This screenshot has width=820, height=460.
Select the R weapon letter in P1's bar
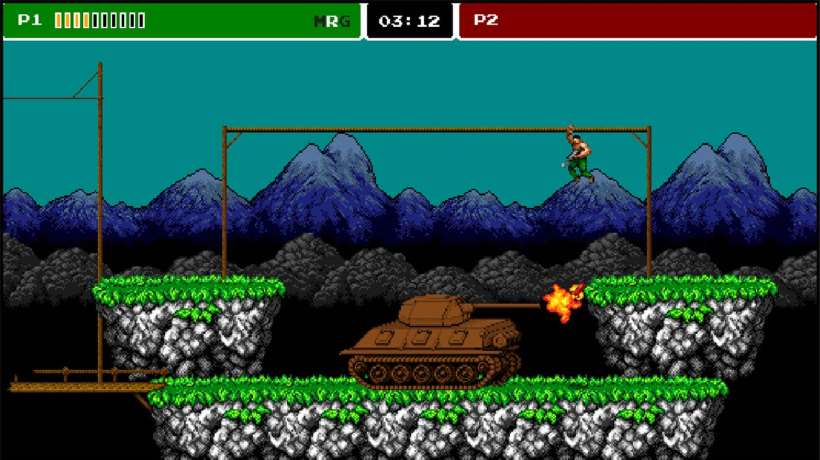tap(333, 21)
